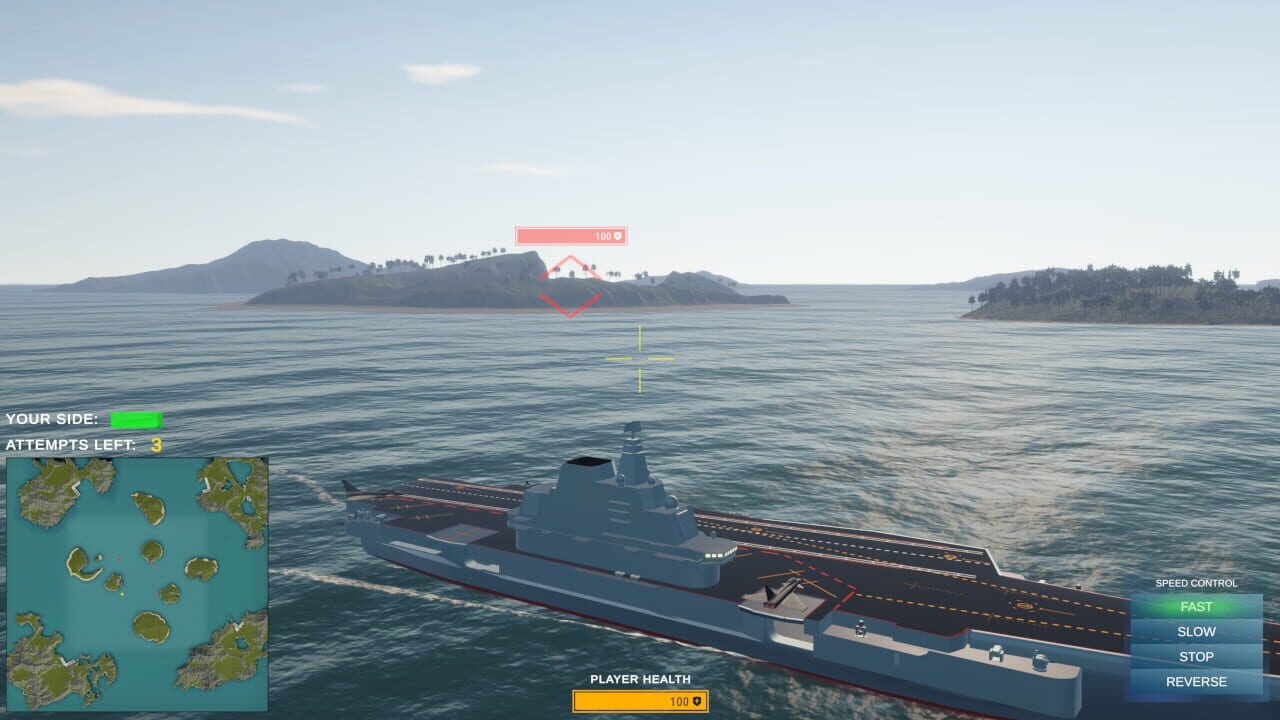Click the red enemy marker on the minimap
1280x720 pixels.
154,569
